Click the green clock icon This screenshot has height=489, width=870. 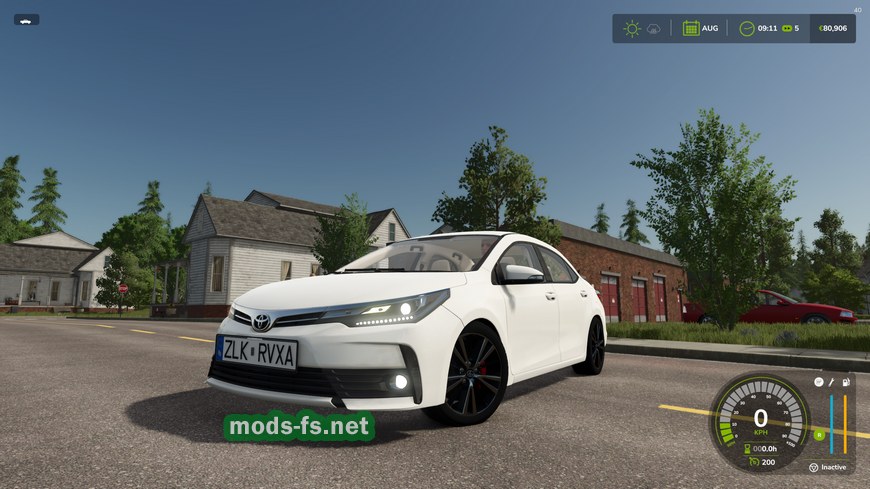[x=746, y=28]
